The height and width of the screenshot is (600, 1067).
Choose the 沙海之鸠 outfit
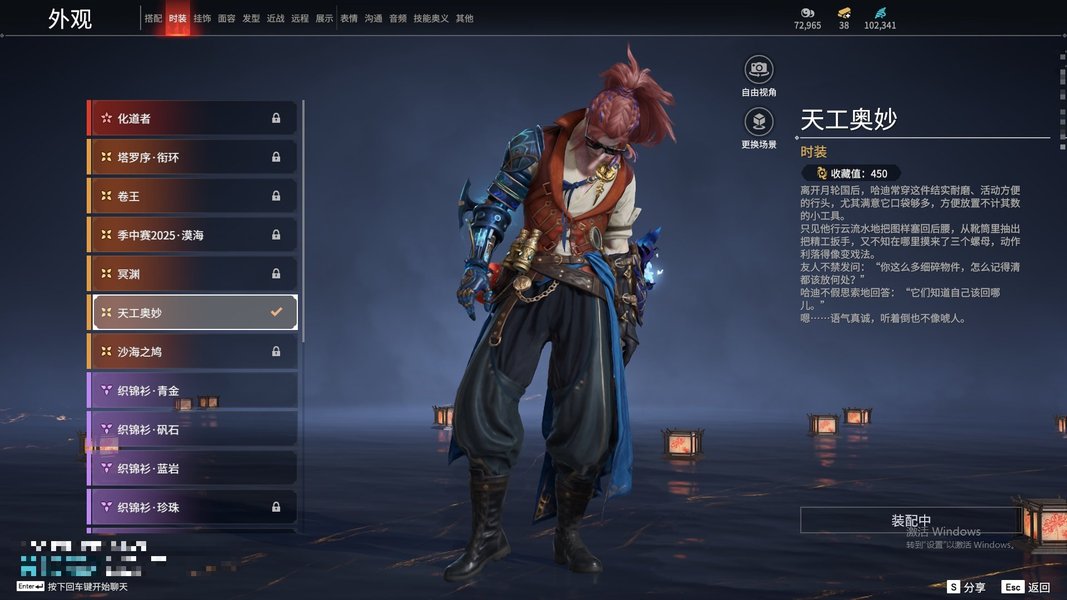point(194,351)
